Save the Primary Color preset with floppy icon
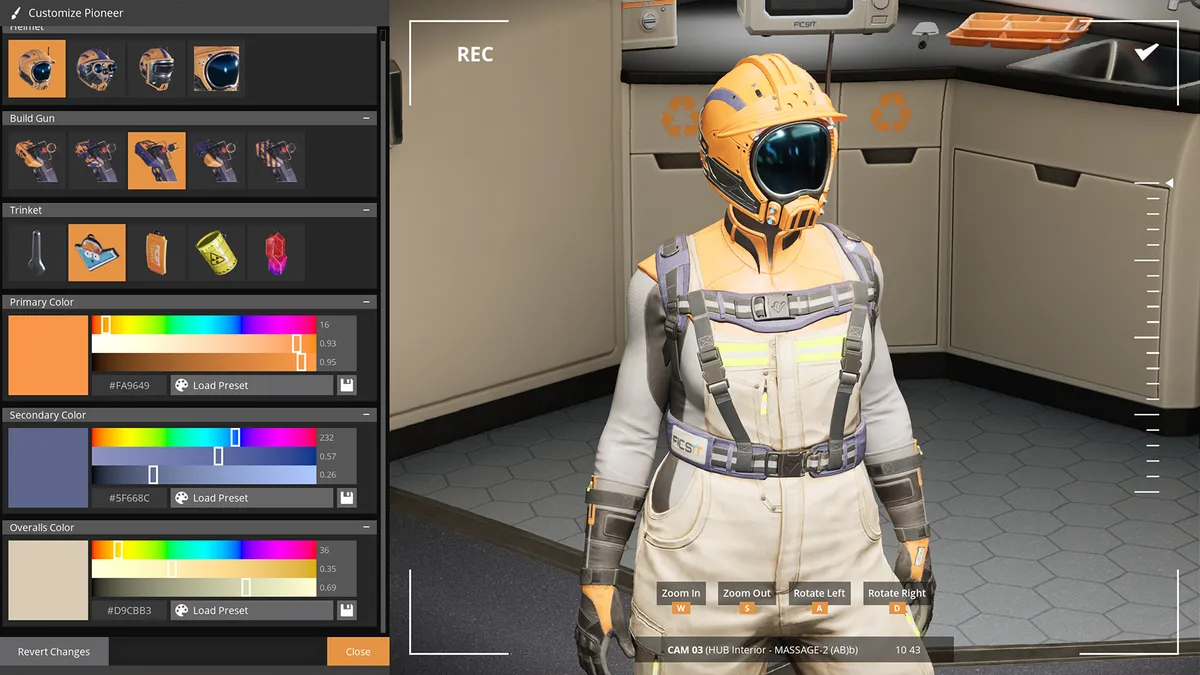The height and width of the screenshot is (675, 1200). pos(346,385)
